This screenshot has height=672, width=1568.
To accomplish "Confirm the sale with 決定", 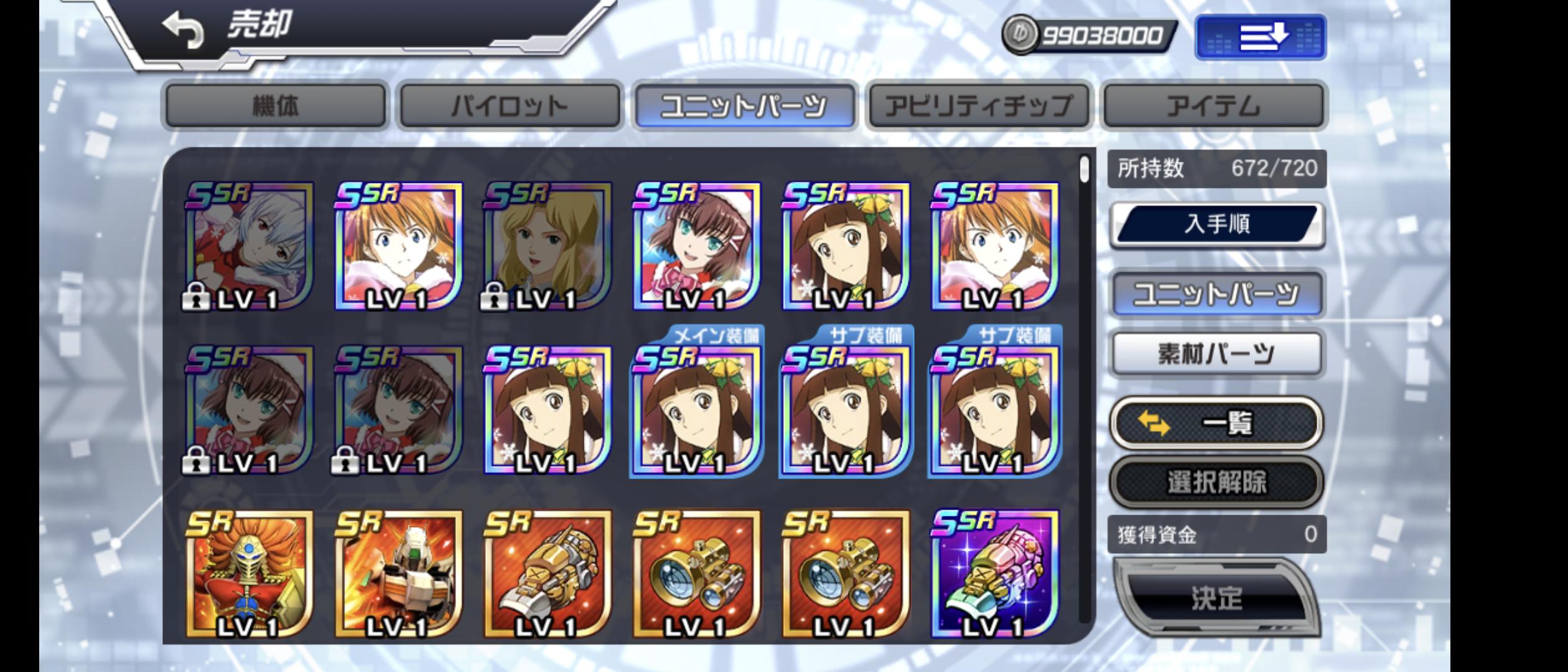I will pos(1217,597).
